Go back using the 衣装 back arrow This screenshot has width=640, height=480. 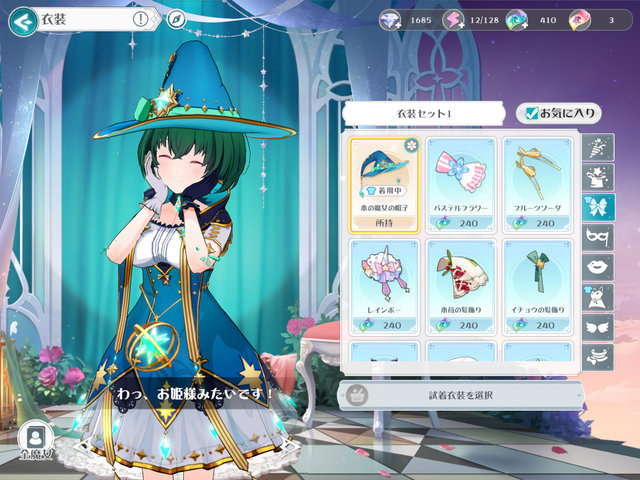tap(20, 19)
